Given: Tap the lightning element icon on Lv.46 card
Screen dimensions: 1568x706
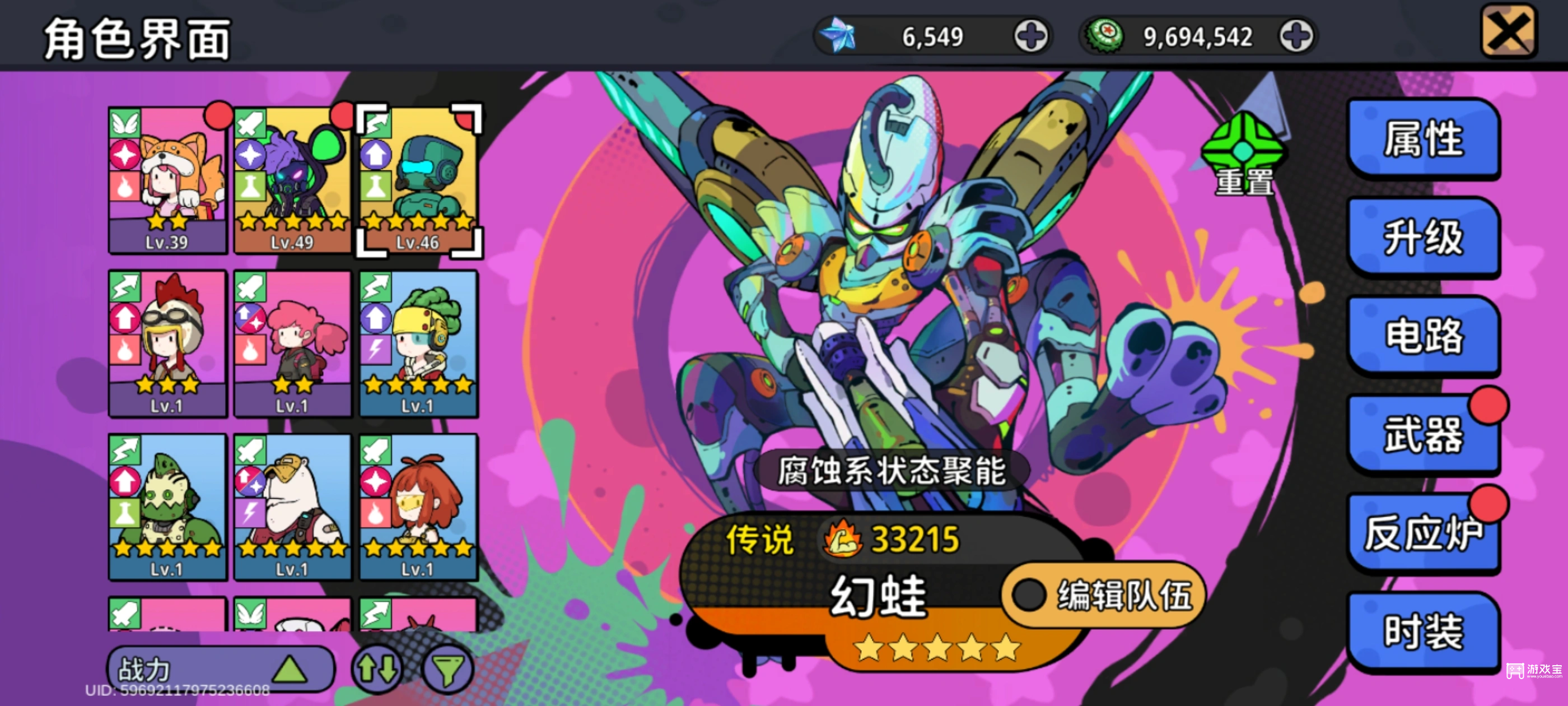Looking at the screenshot, I should pos(377,123).
